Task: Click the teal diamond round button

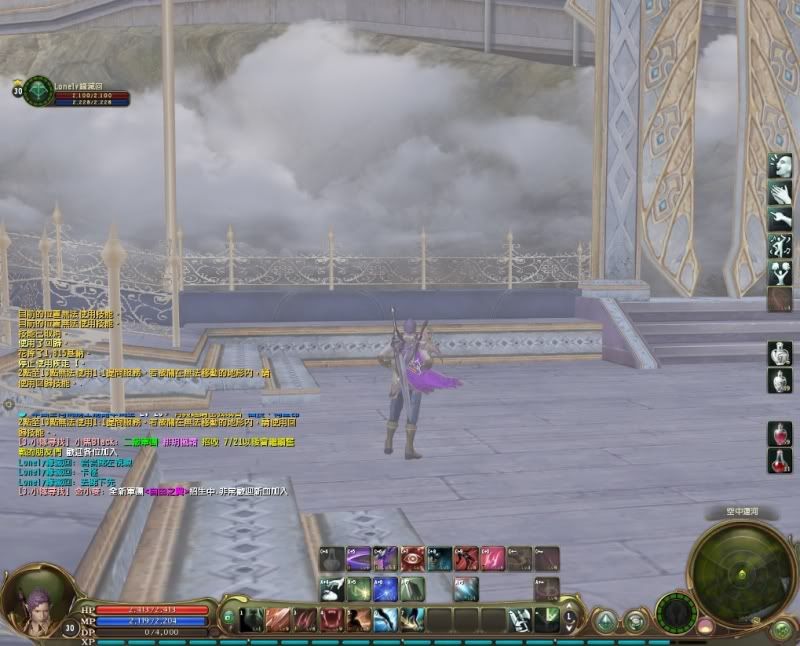Action: (x=606, y=622)
